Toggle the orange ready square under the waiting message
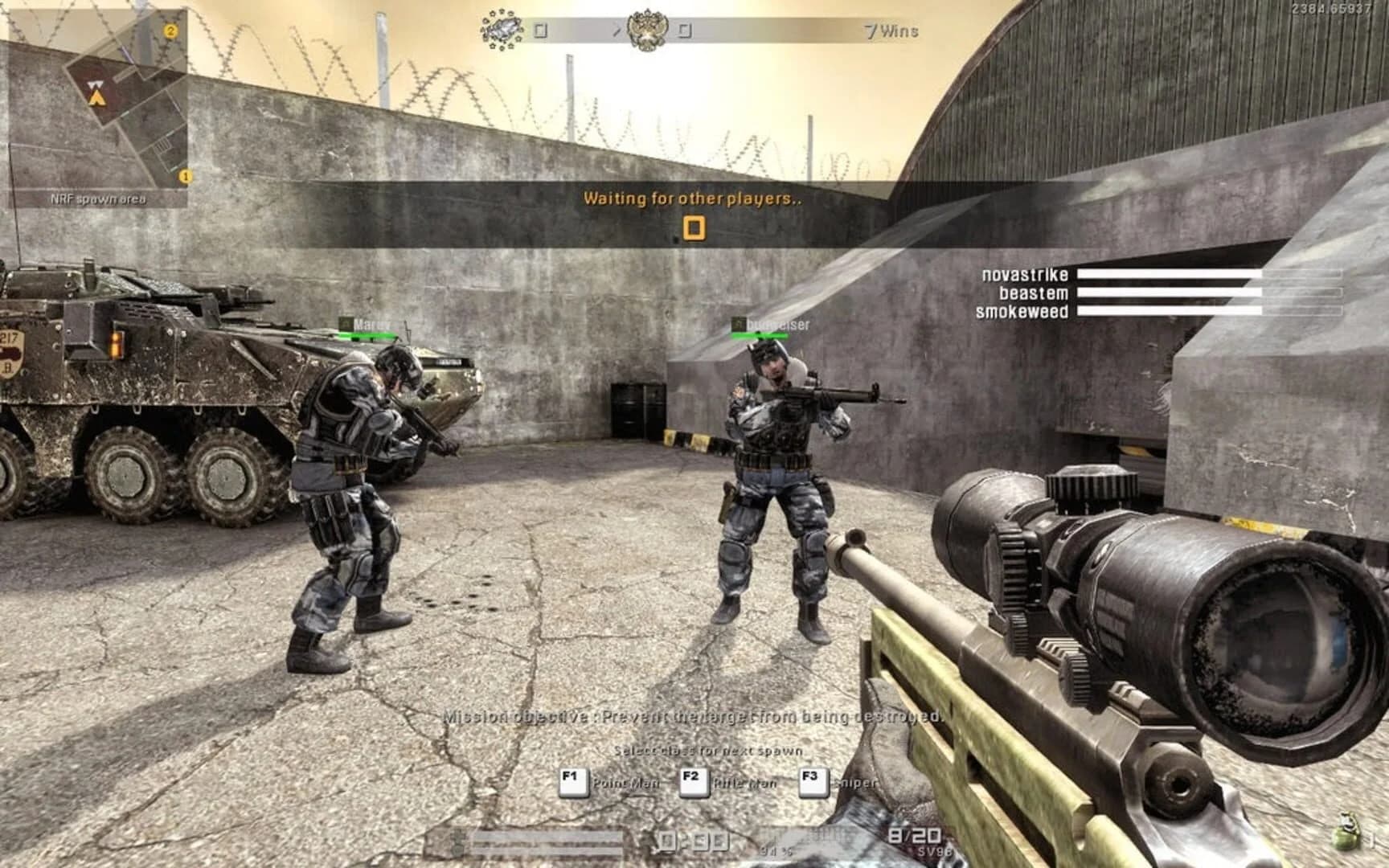1389x868 pixels. 694,227
